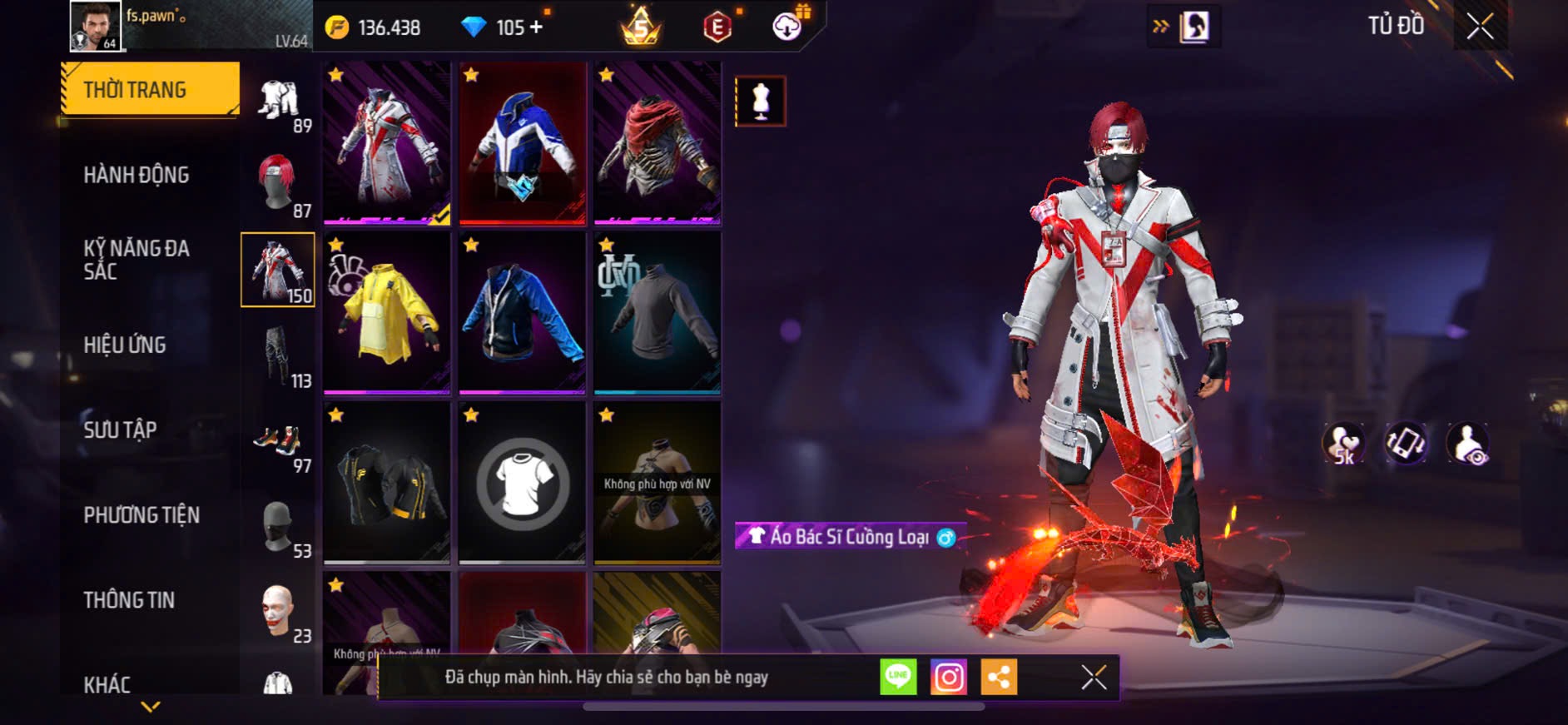This screenshot has height=725, width=1568.
Task: Select the yellow raincoat jacket
Action: (x=387, y=313)
